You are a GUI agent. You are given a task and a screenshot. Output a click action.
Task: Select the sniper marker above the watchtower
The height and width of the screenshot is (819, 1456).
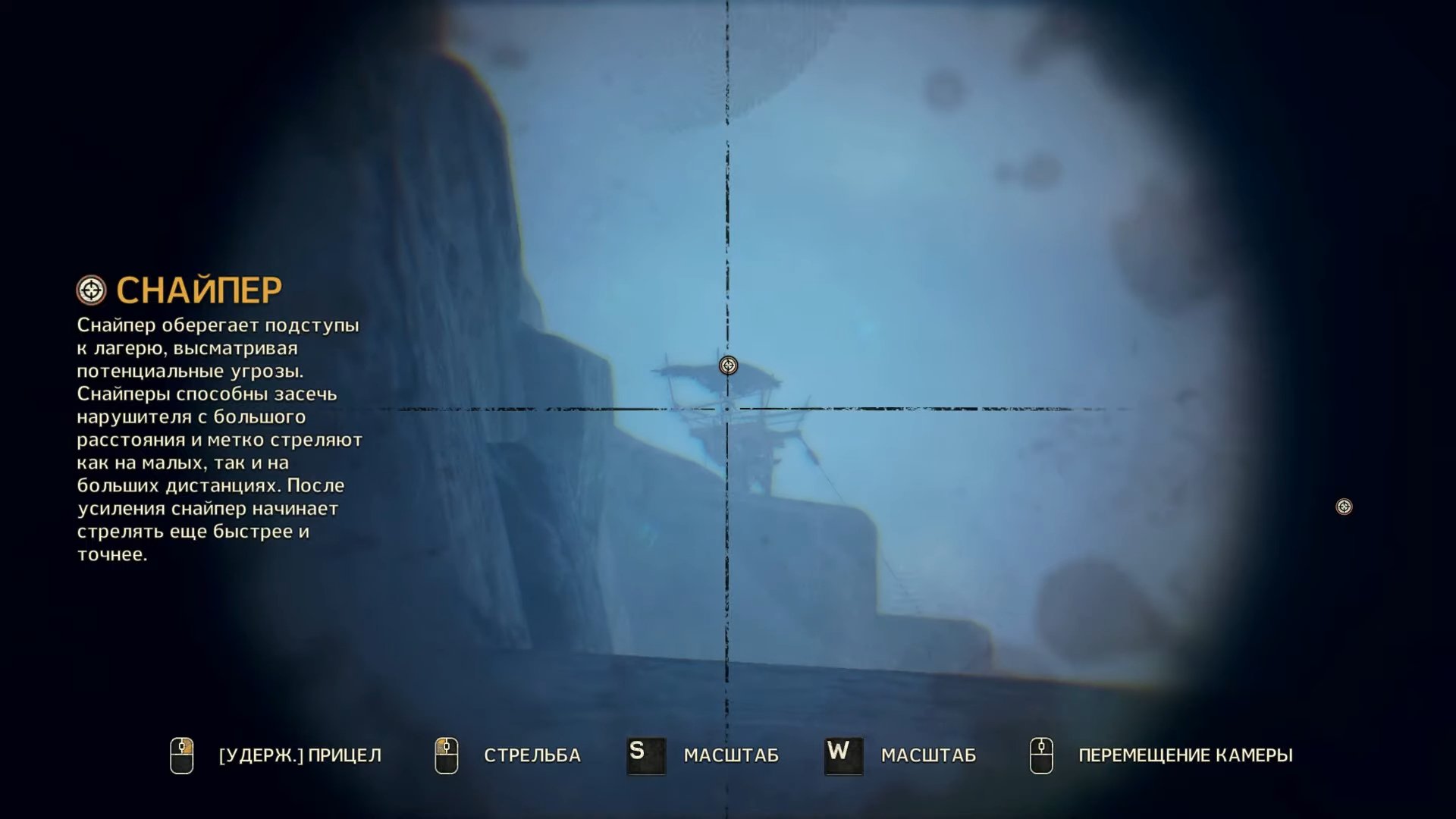coord(728,366)
